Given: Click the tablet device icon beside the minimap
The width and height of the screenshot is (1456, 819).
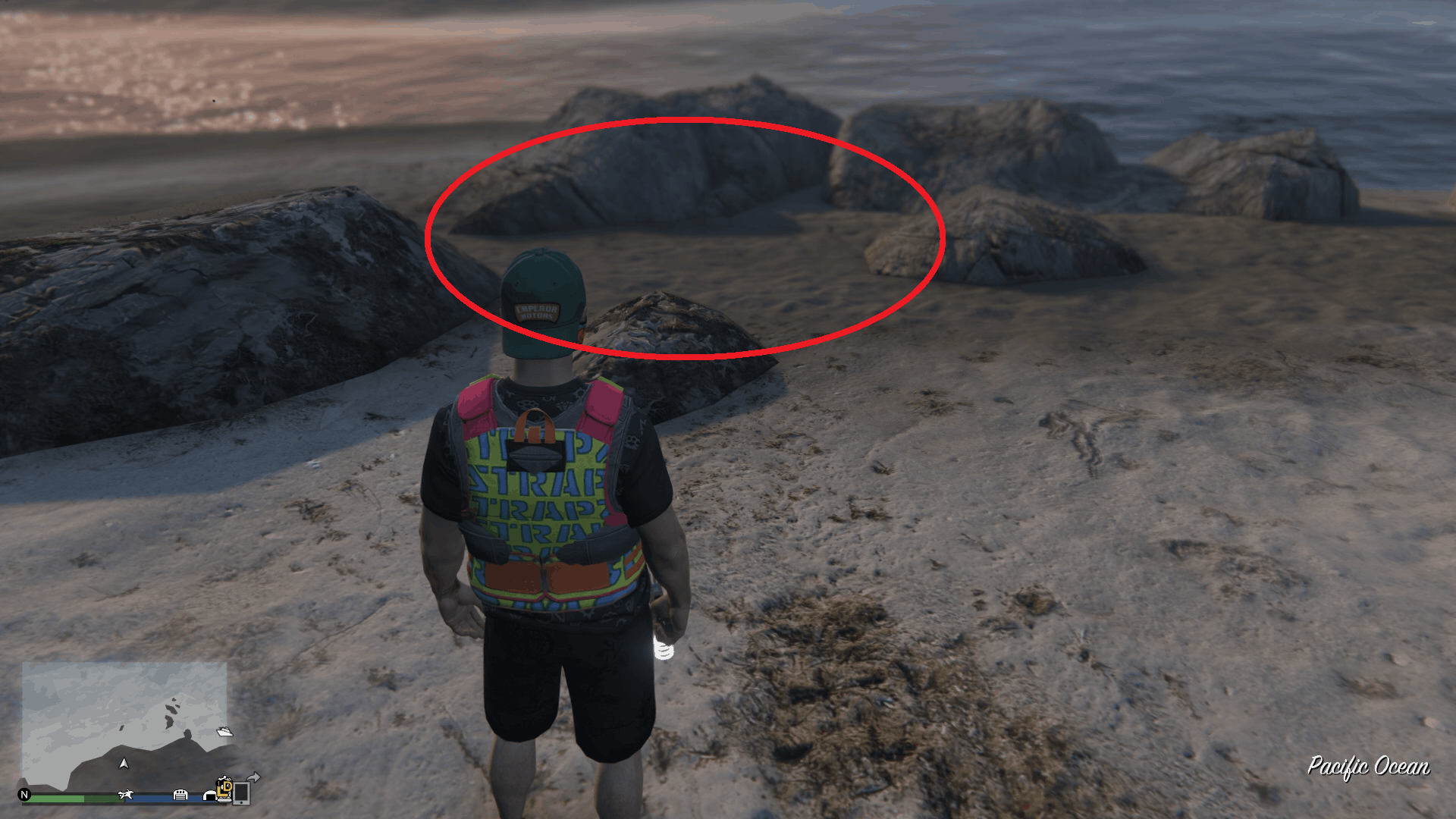Looking at the screenshot, I should [x=242, y=794].
